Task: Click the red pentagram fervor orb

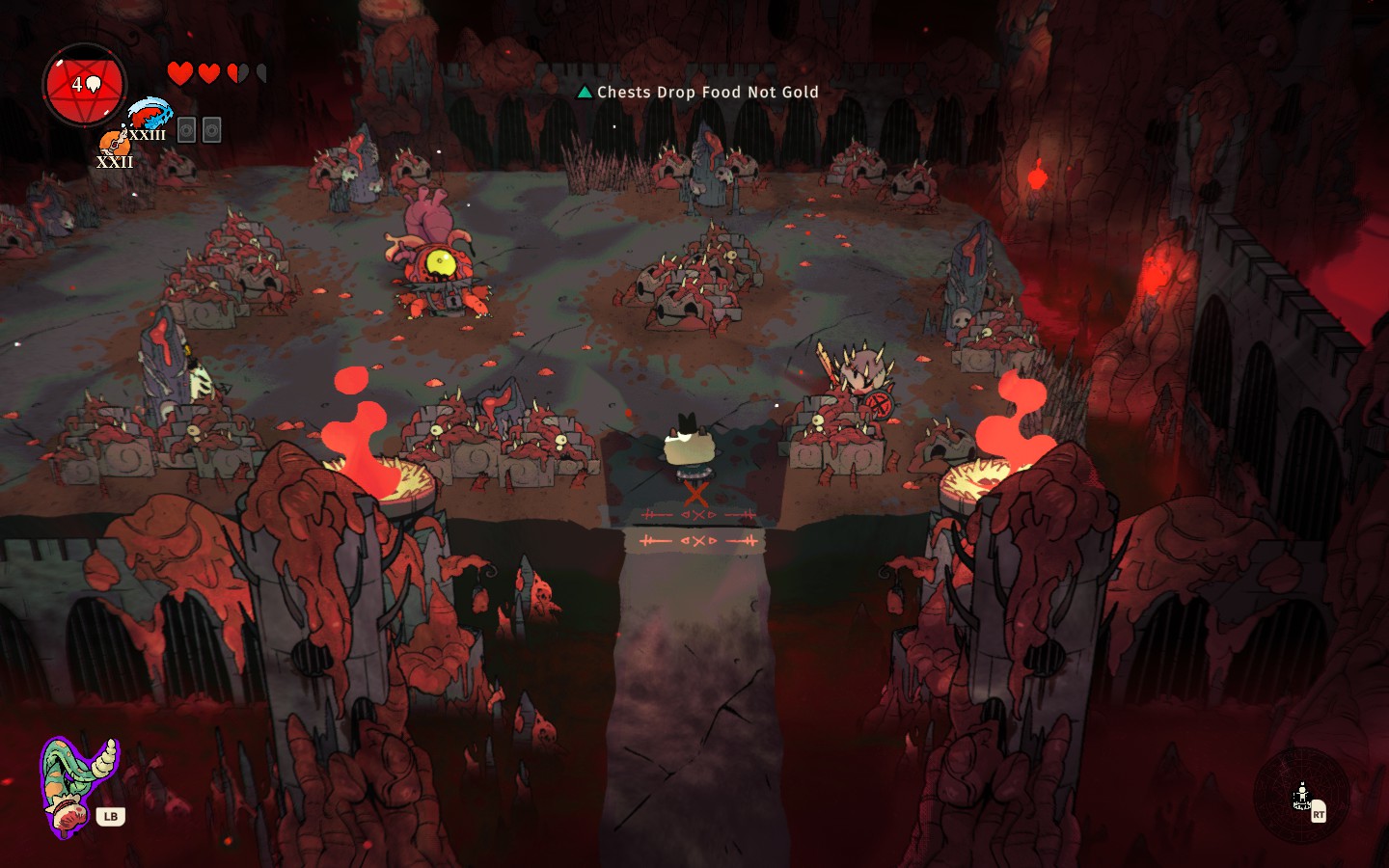Action: click(85, 85)
